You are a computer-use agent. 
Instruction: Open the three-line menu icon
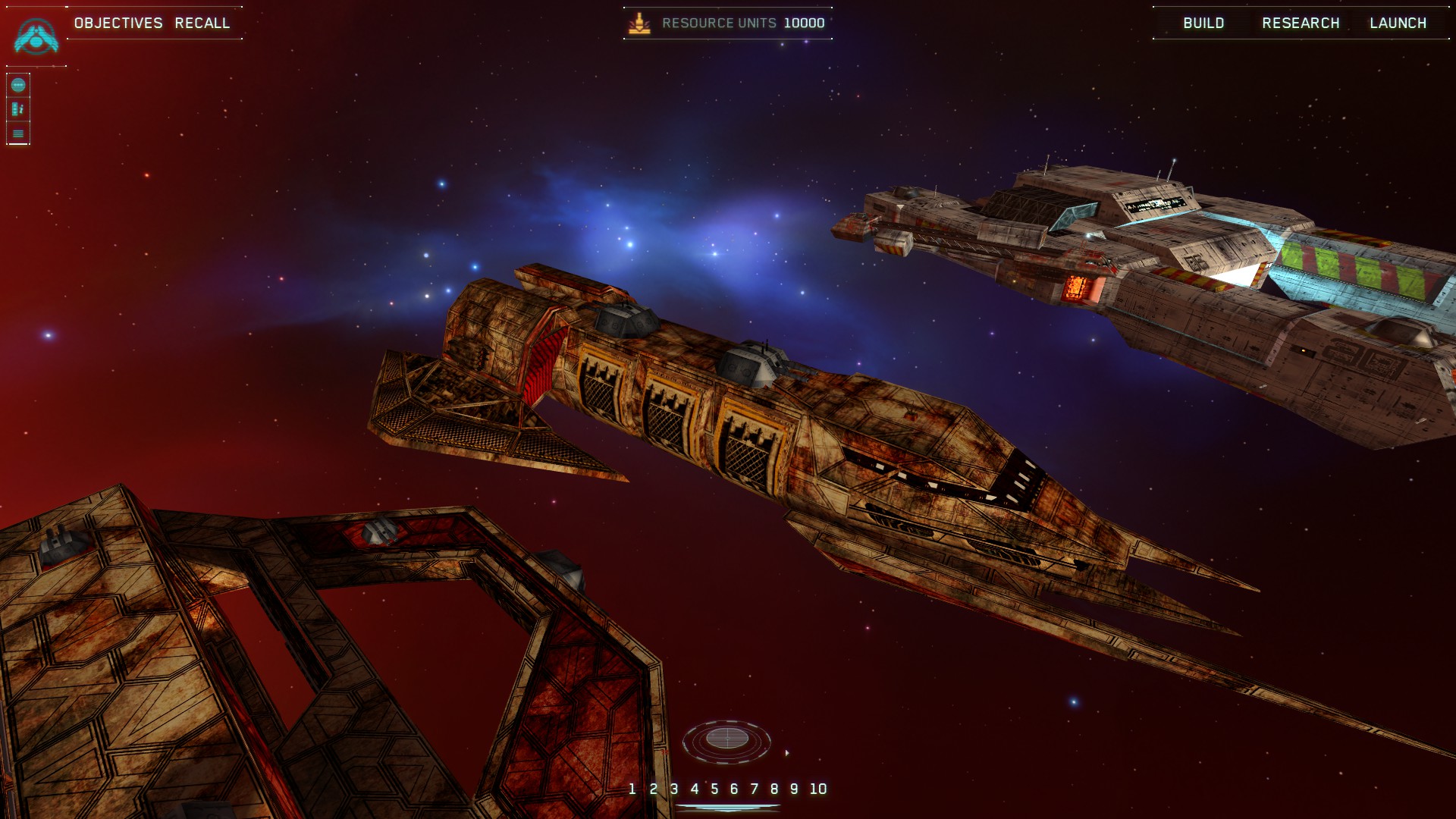point(18,133)
